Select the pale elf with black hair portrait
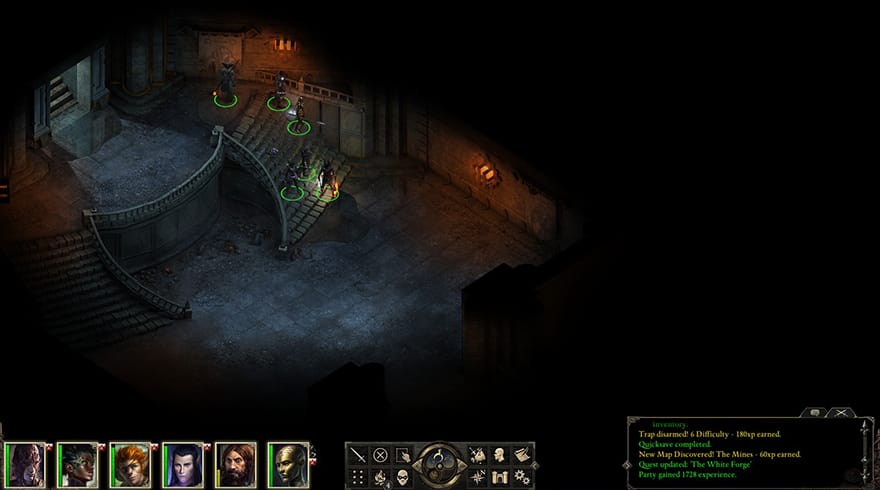880x490 pixels. tap(183, 464)
